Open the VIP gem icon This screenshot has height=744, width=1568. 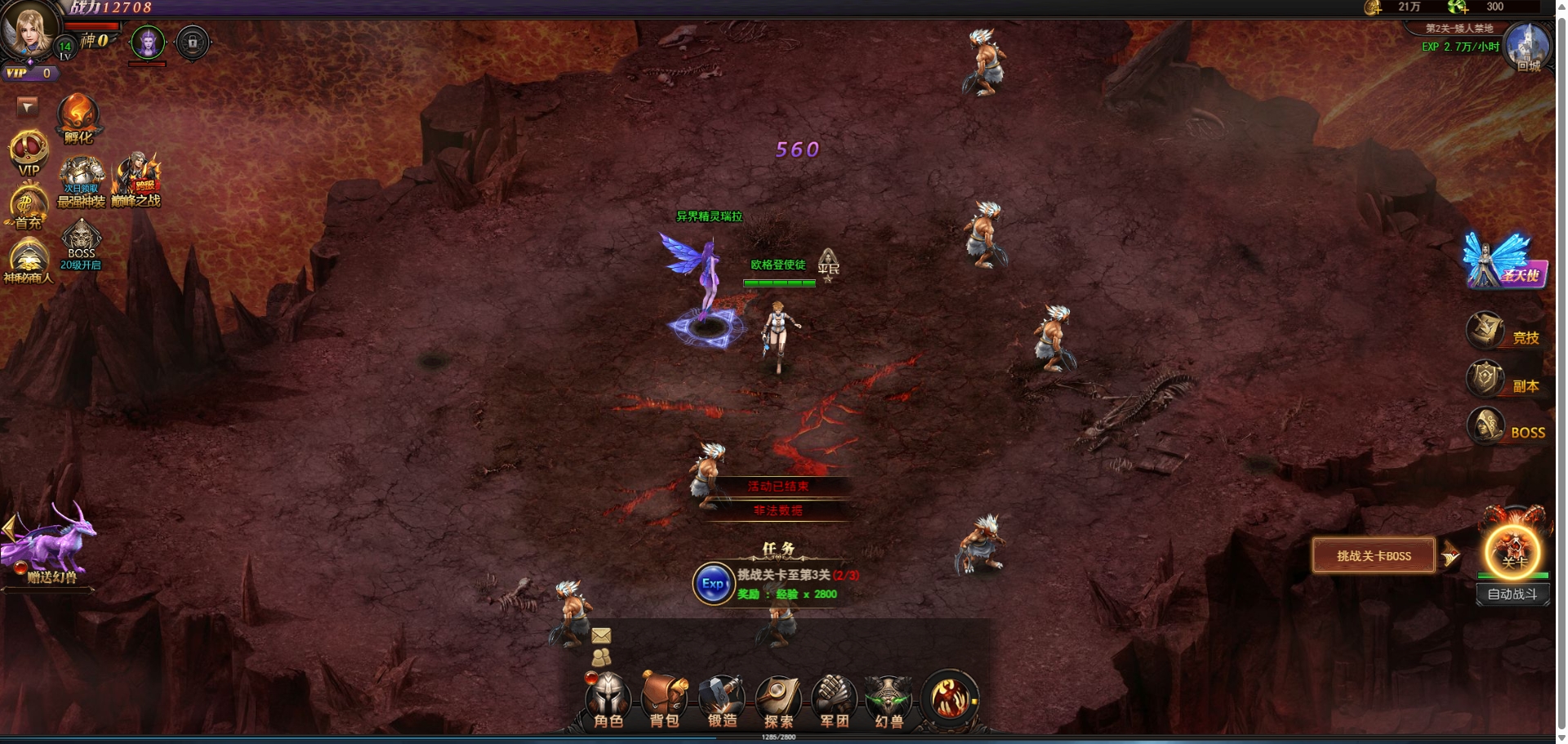[x=28, y=154]
